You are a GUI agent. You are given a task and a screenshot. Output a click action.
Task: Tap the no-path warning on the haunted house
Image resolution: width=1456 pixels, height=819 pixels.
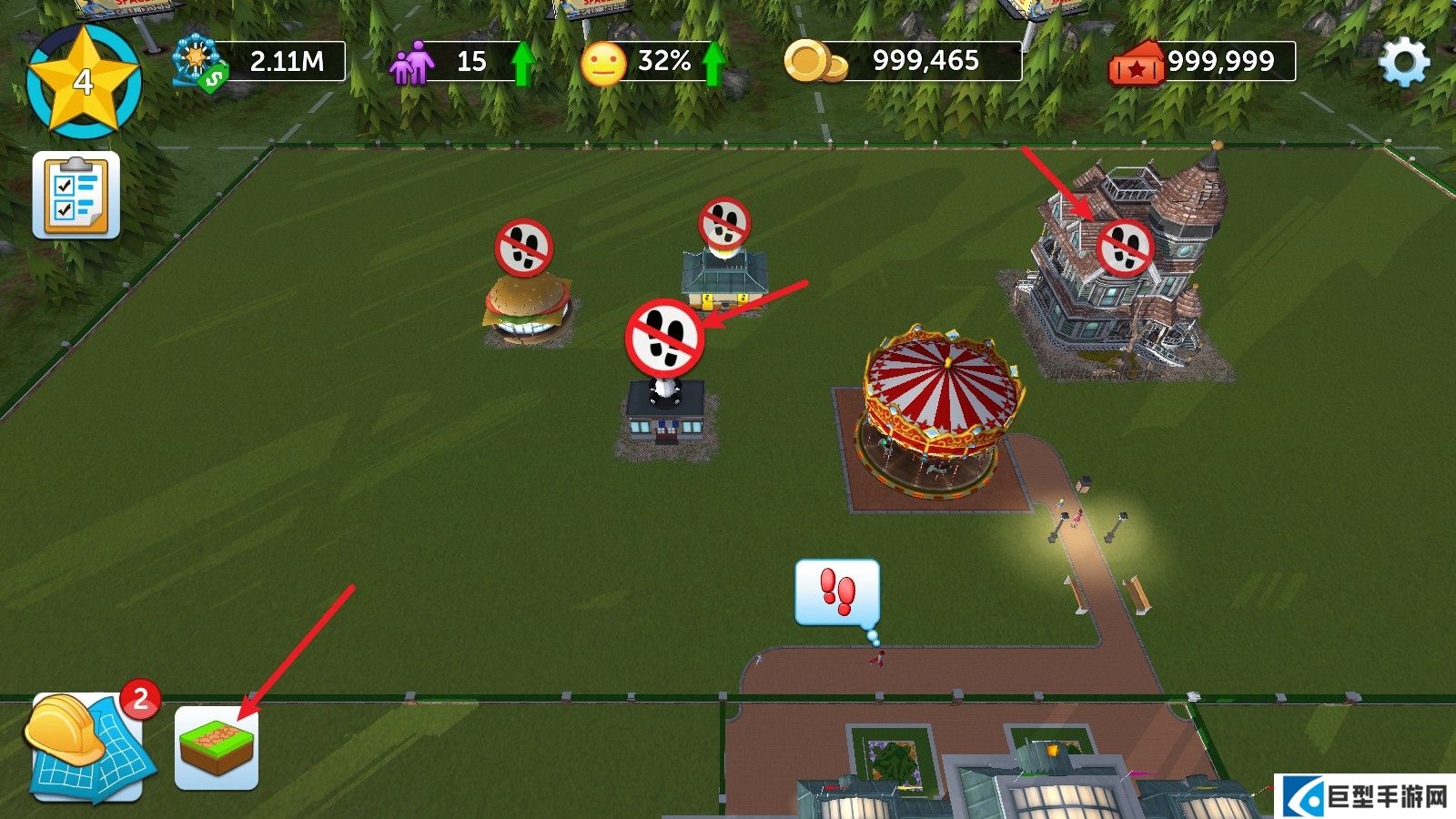[x=1125, y=248]
